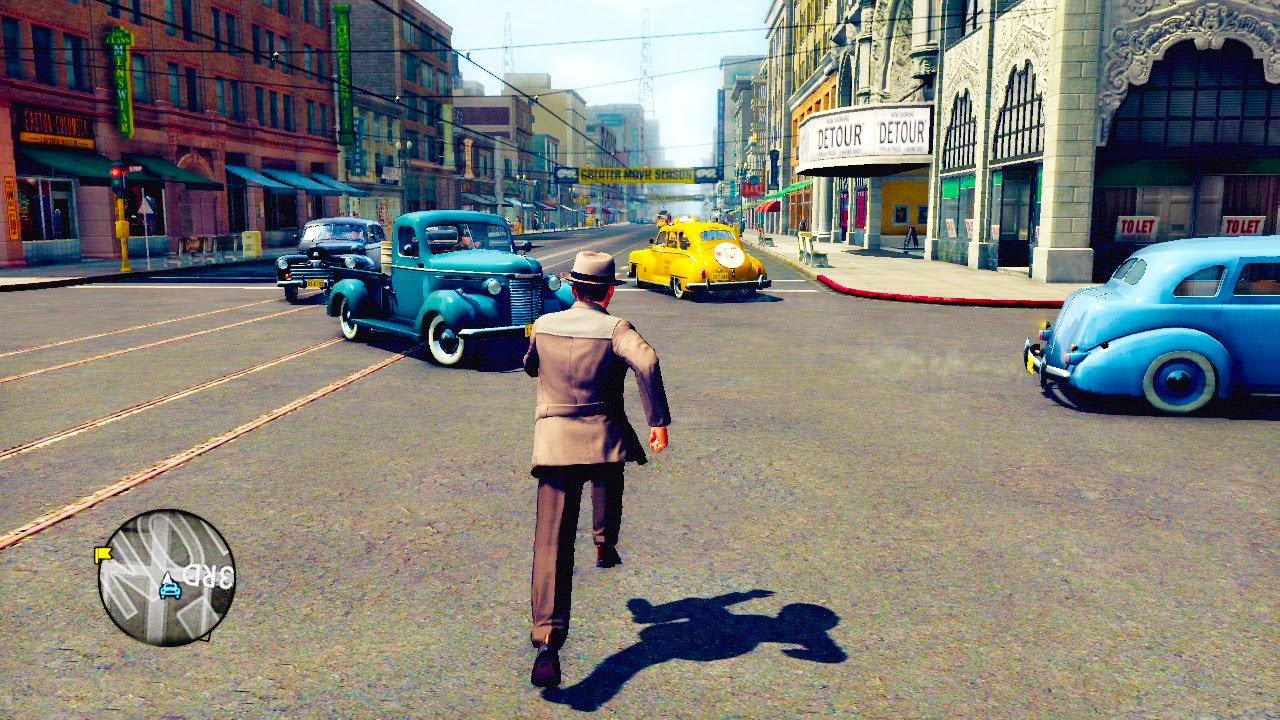Screen dimensions: 1280x720
Task: Open the circular street minimap
Action: point(166,577)
